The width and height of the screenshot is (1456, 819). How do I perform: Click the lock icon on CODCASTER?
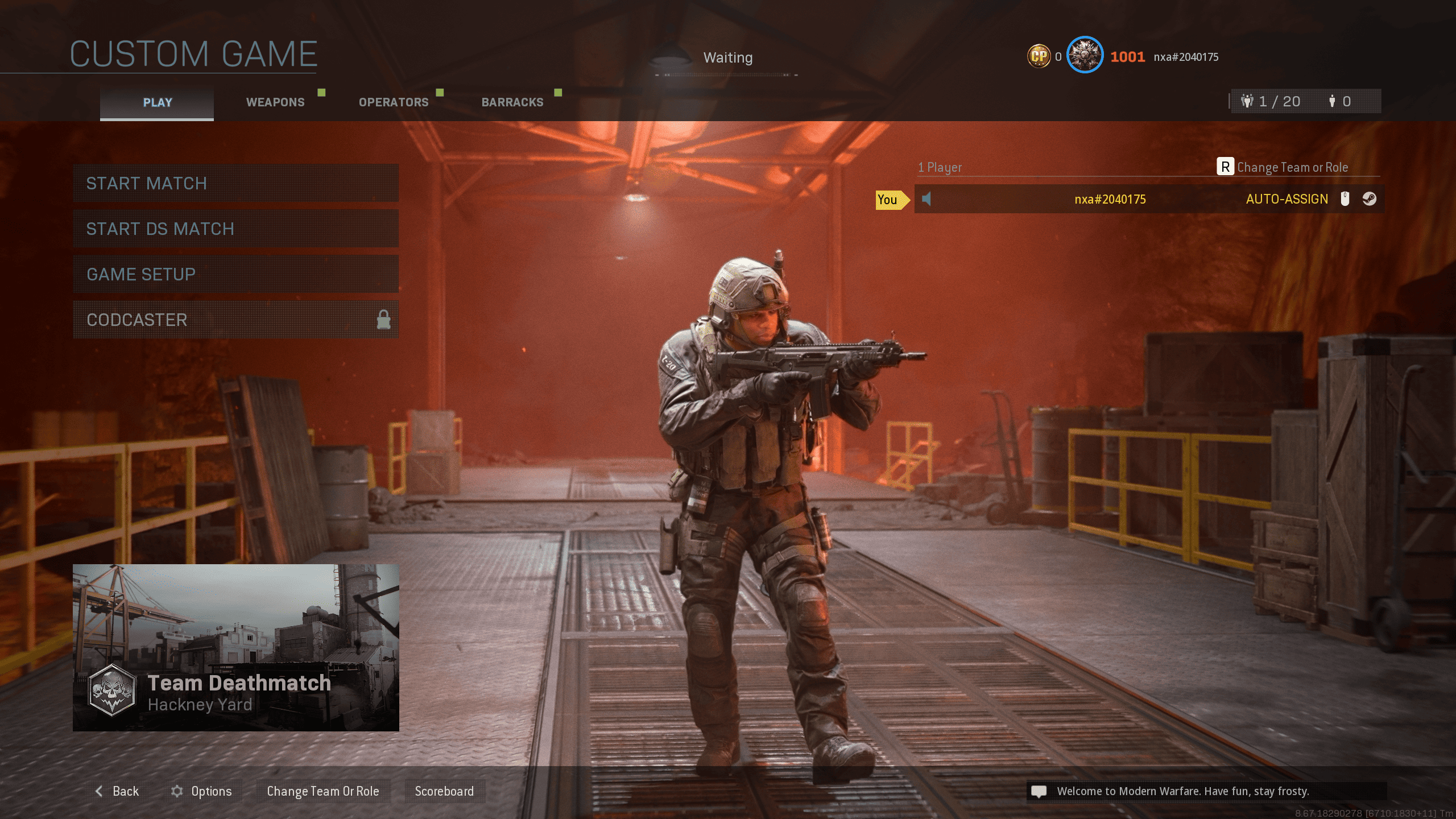pos(384,320)
